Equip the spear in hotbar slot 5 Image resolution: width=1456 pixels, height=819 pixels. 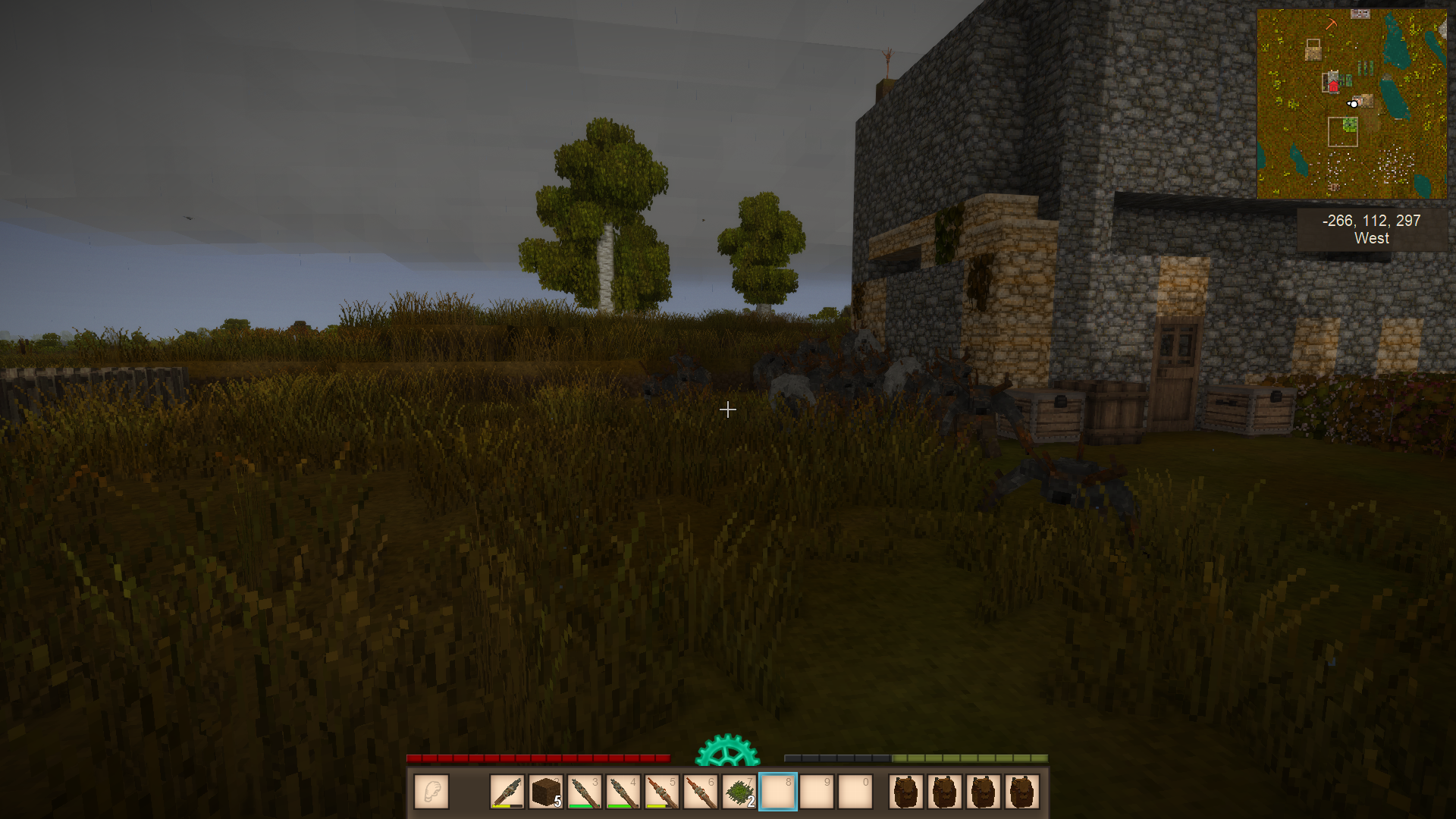click(662, 792)
